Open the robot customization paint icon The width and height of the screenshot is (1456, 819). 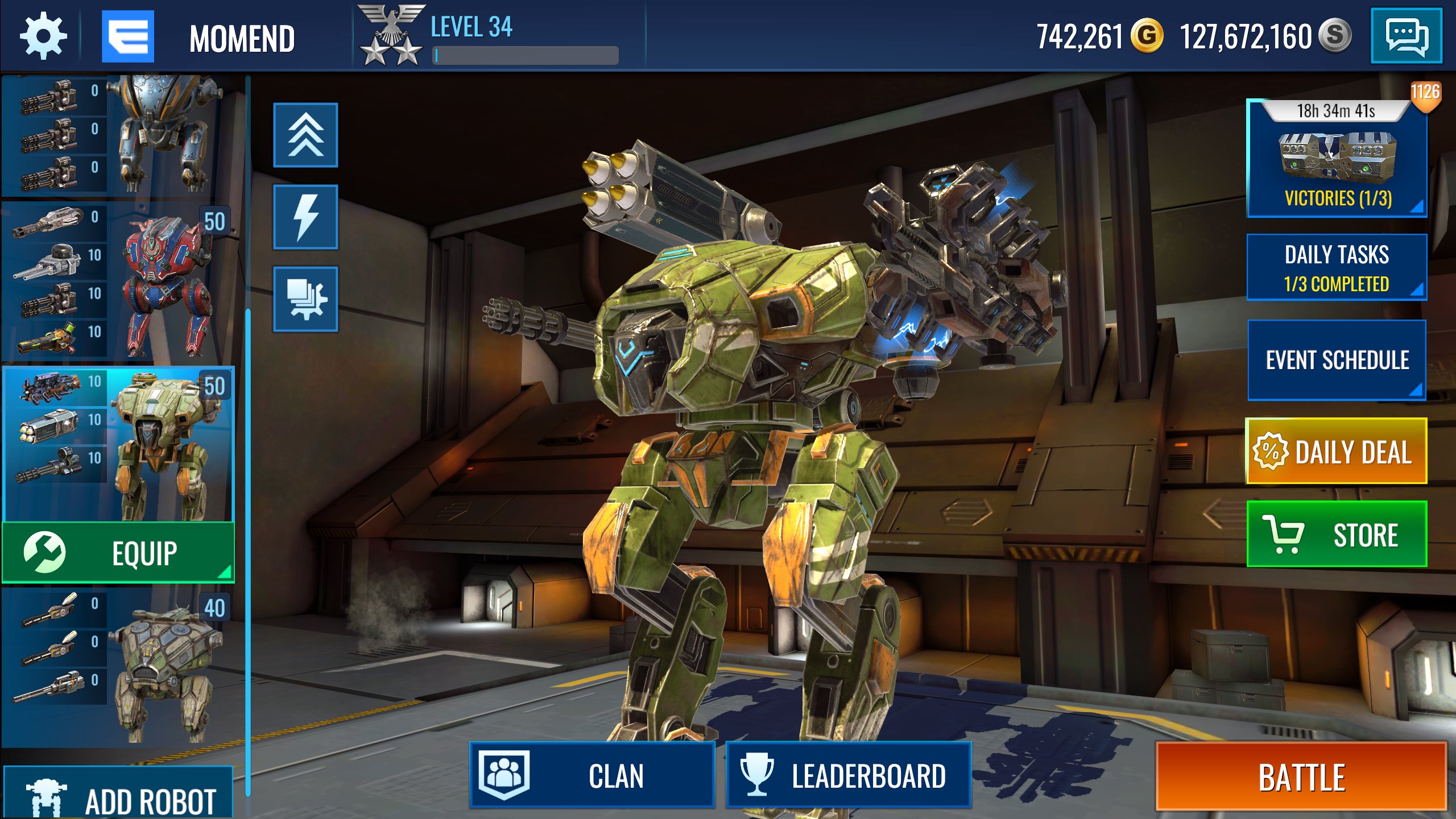tap(305, 297)
